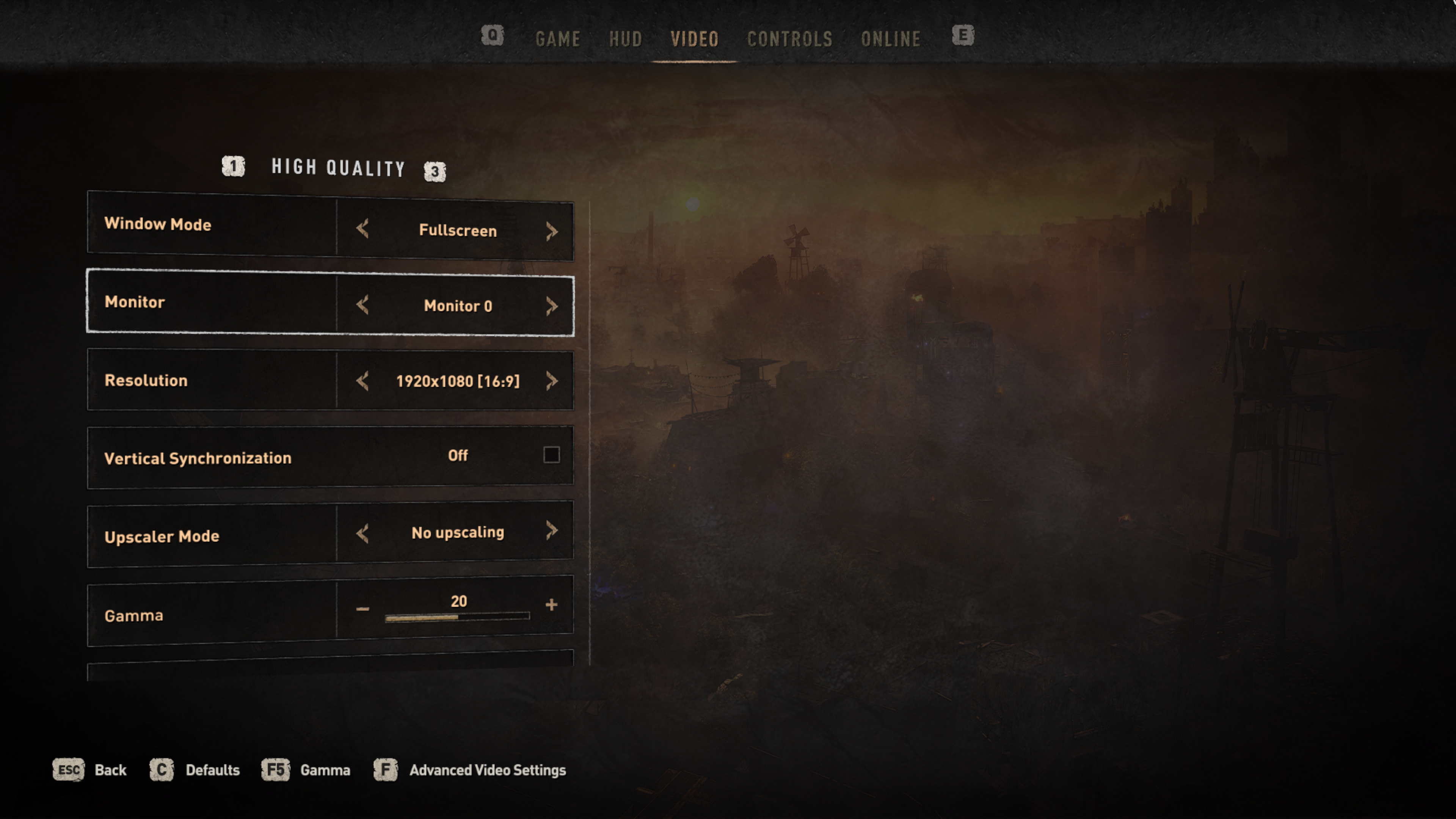1456x819 pixels.
Task: Choose the previous Monitor option
Action: pyautogui.click(x=362, y=305)
